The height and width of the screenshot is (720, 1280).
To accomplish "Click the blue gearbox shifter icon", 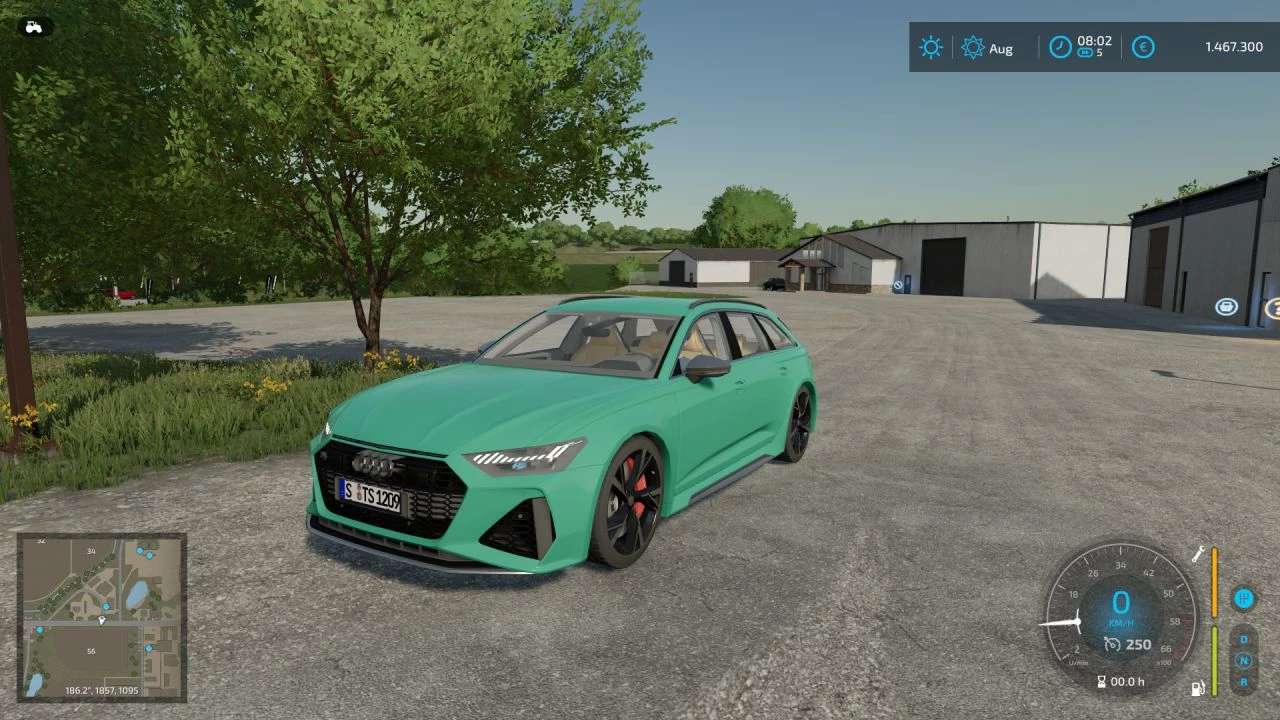I will [x=1244, y=598].
